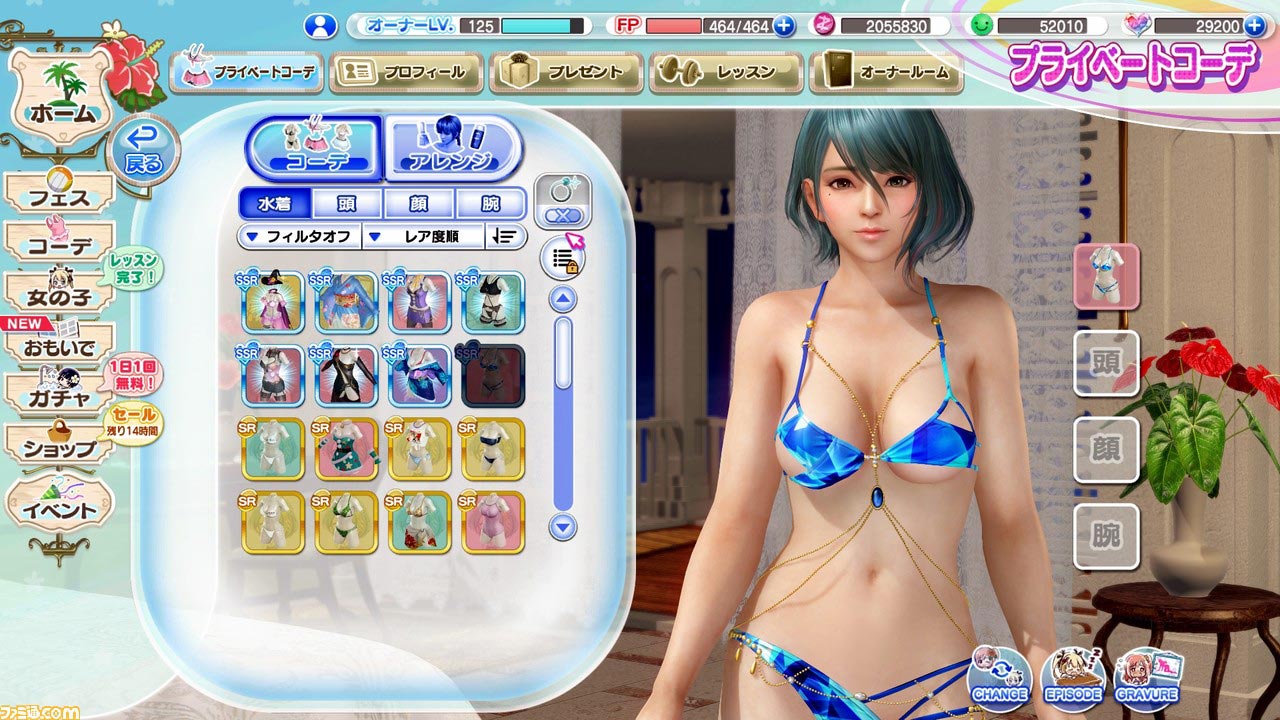
Task: Open the レッスン lesson tab
Action: 726,73
